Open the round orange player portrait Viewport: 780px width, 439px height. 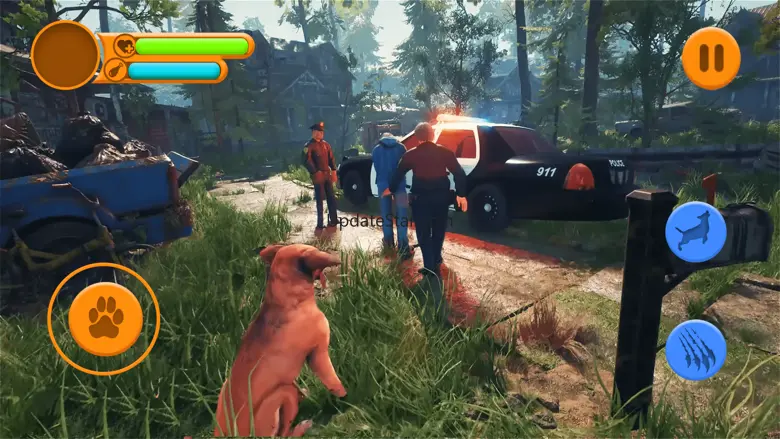(x=66, y=55)
